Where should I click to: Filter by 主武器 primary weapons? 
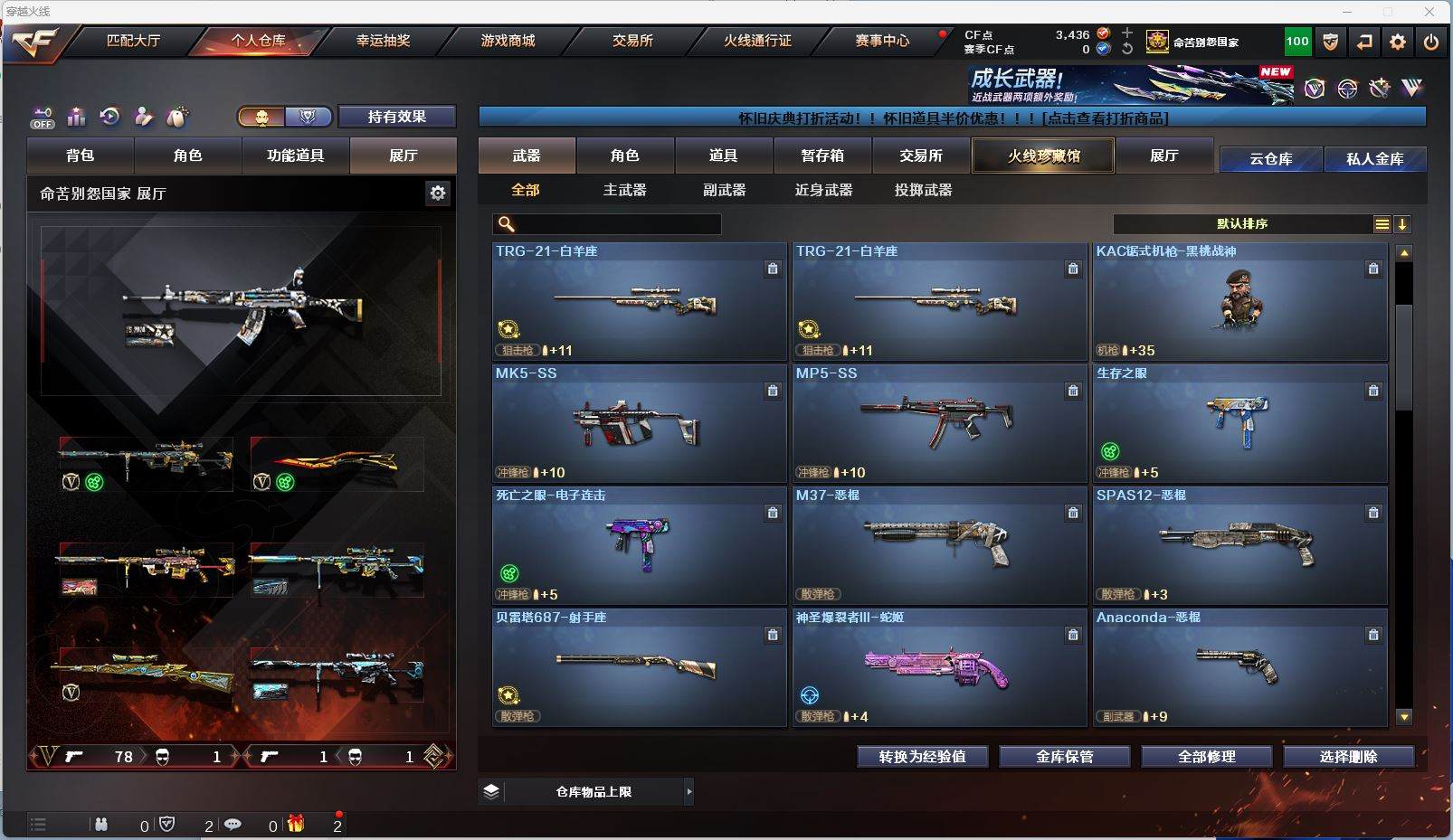click(625, 190)
